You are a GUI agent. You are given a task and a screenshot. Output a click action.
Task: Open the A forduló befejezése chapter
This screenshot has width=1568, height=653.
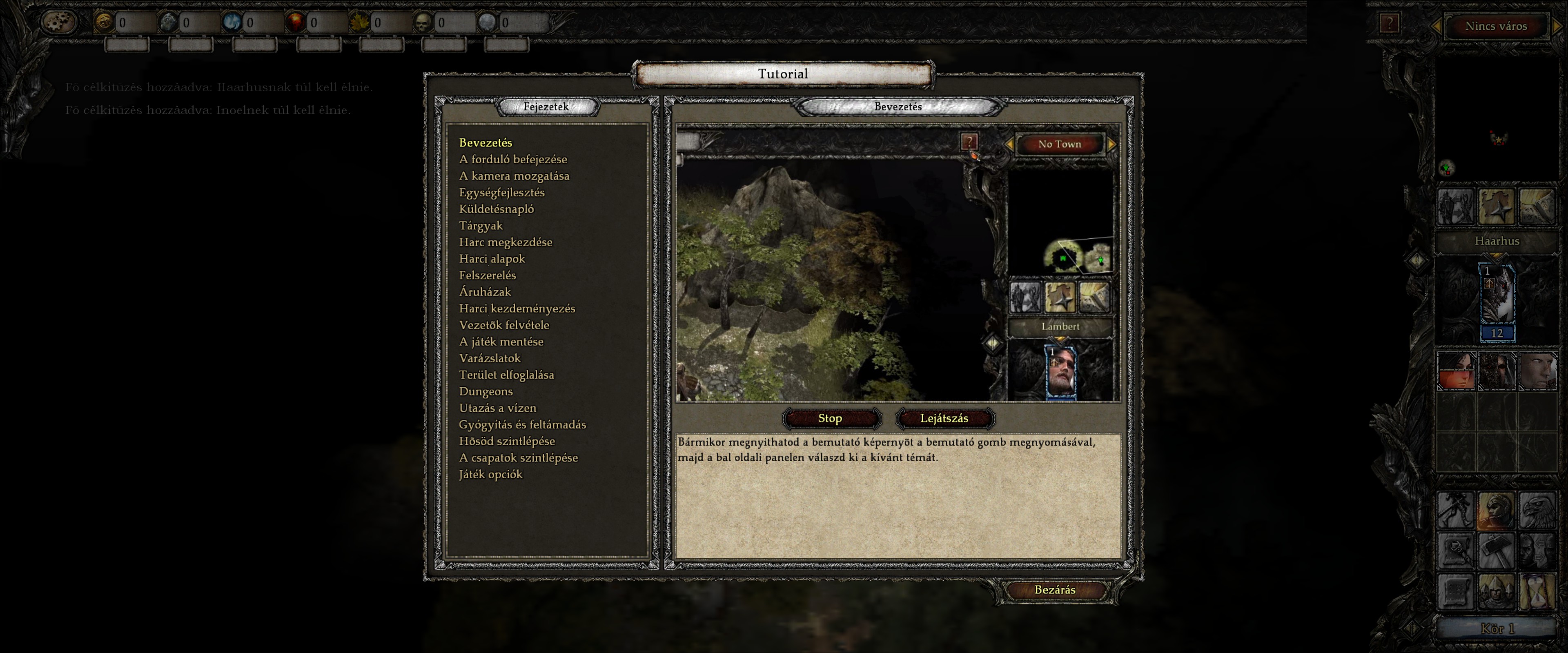[x=512, y=160]
